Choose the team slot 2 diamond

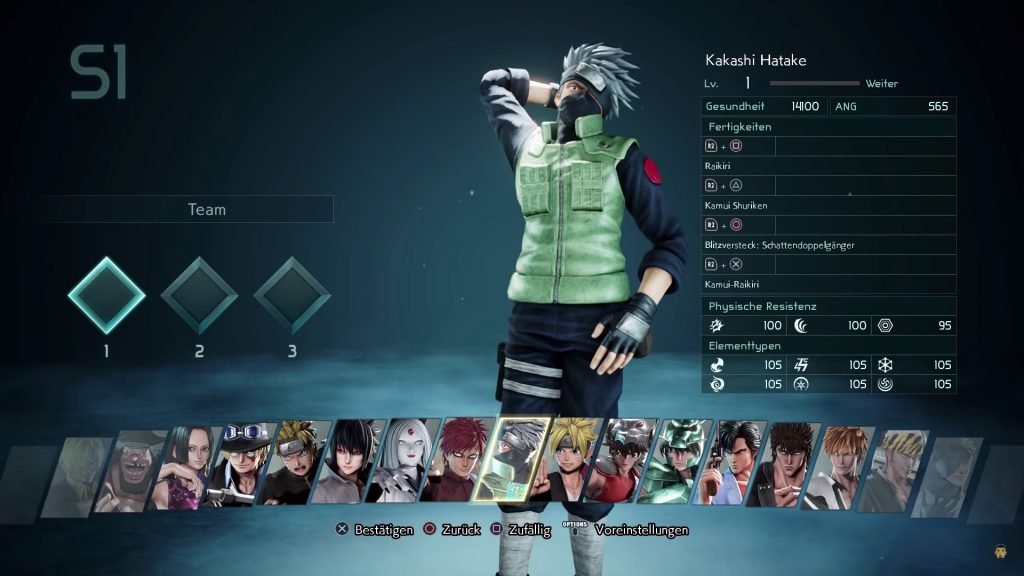click(x=199, y=295)
